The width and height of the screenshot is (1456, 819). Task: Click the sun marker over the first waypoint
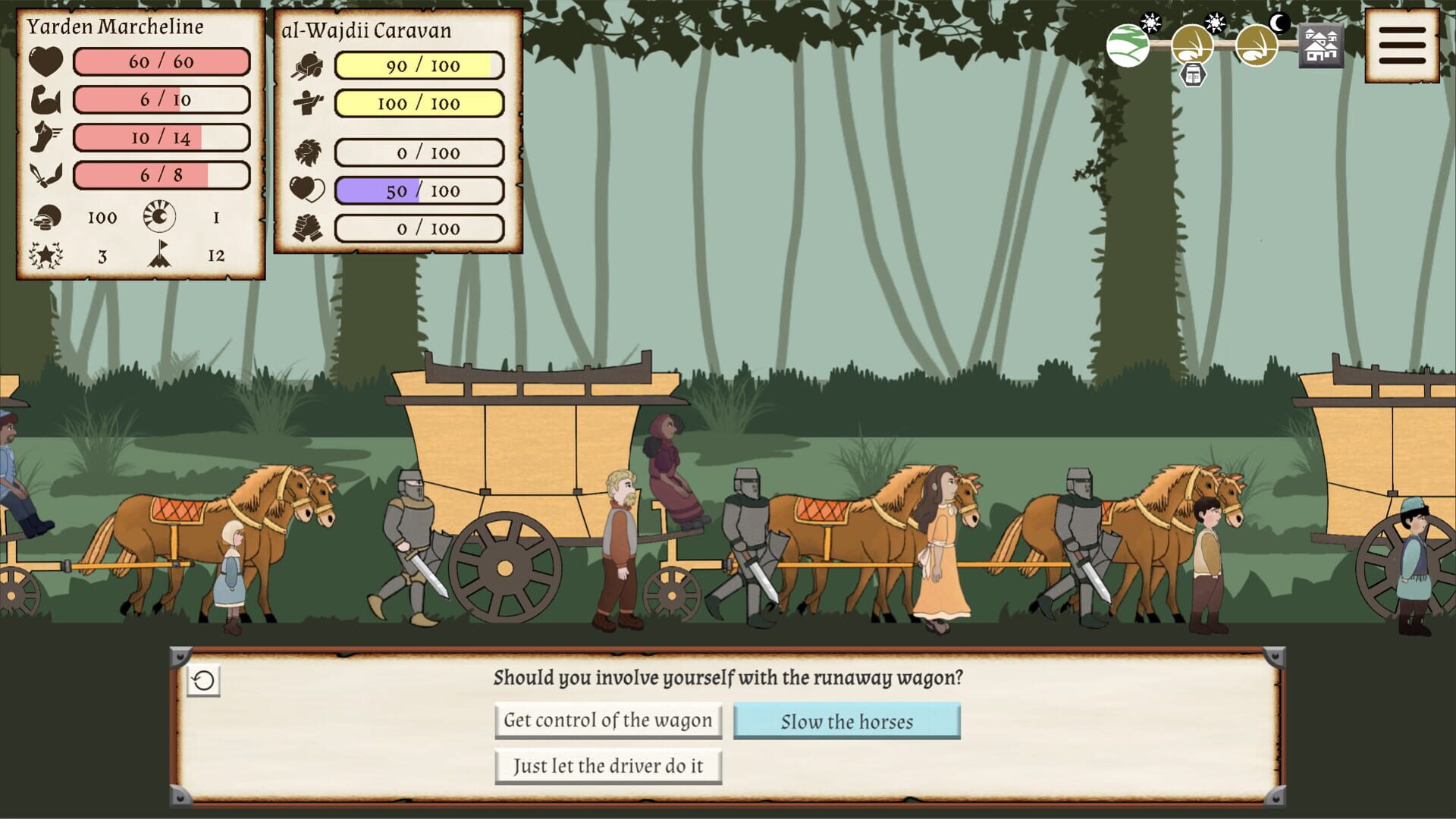click(1151, 23)
